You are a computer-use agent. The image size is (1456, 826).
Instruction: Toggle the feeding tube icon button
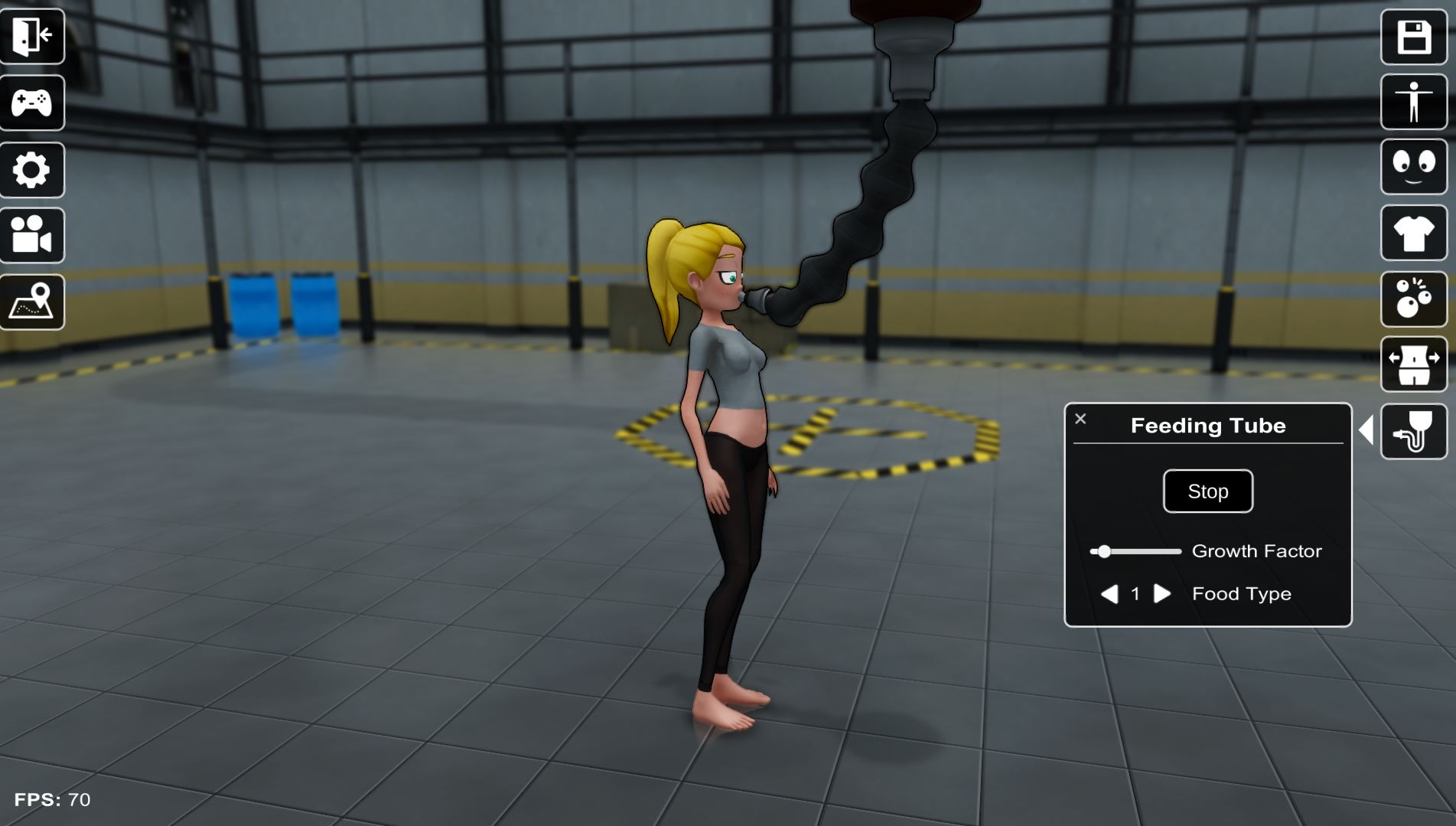[x=1413, y=431]
